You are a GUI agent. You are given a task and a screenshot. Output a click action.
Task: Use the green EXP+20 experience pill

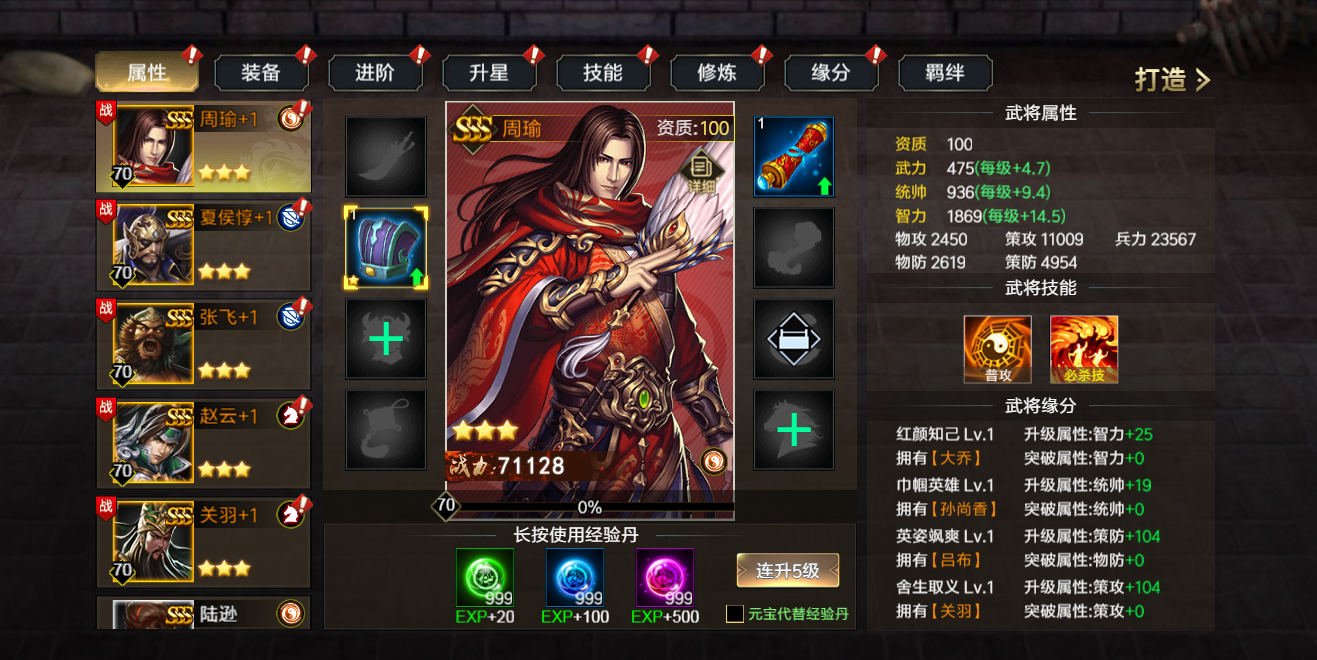tap(485, 578)
